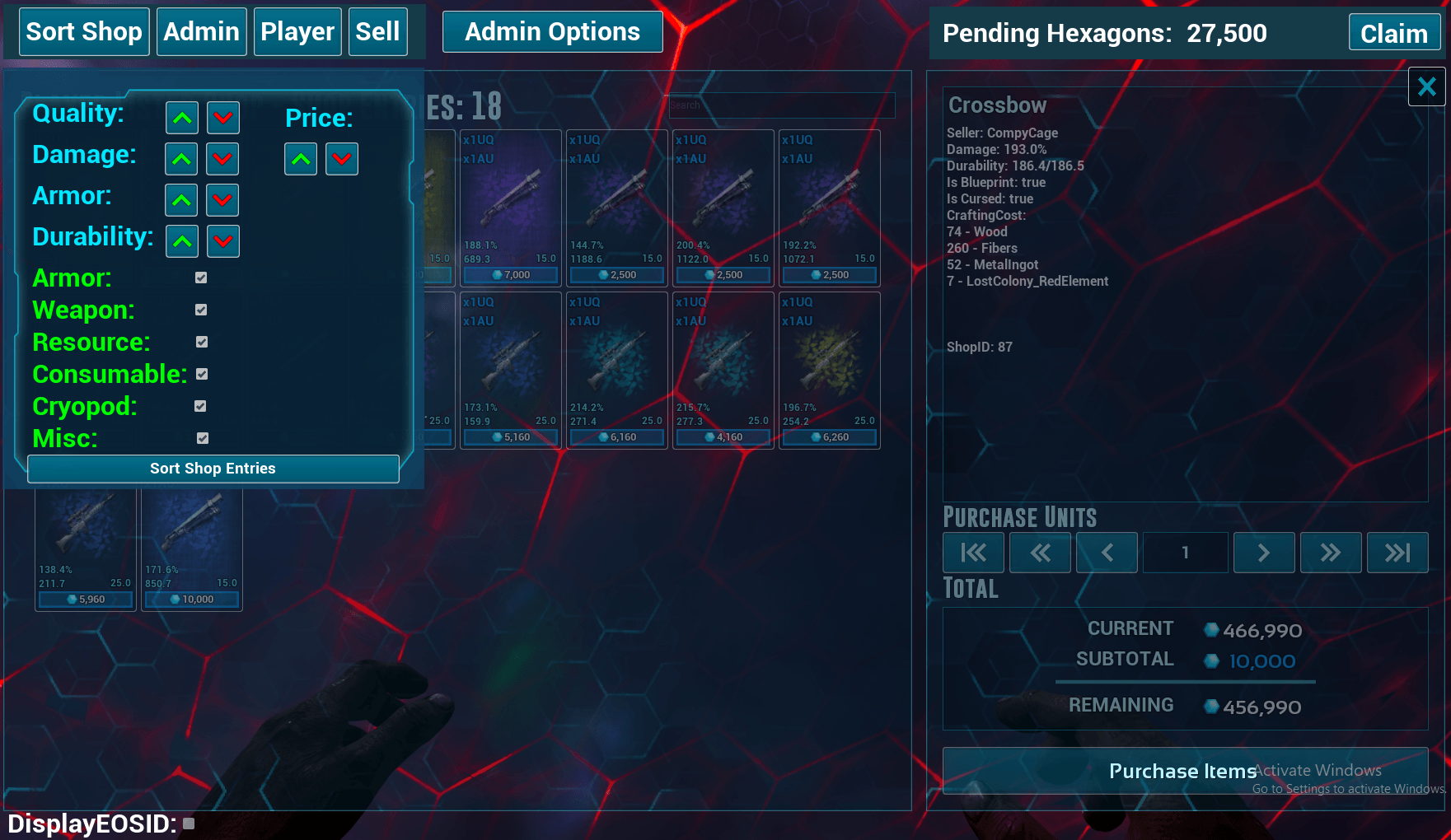The height and width of the screenshot is (840, 1451).
Task: Toggle the Weapon filter checkbox
Action: pyautogui.click(x=201, y=310)
